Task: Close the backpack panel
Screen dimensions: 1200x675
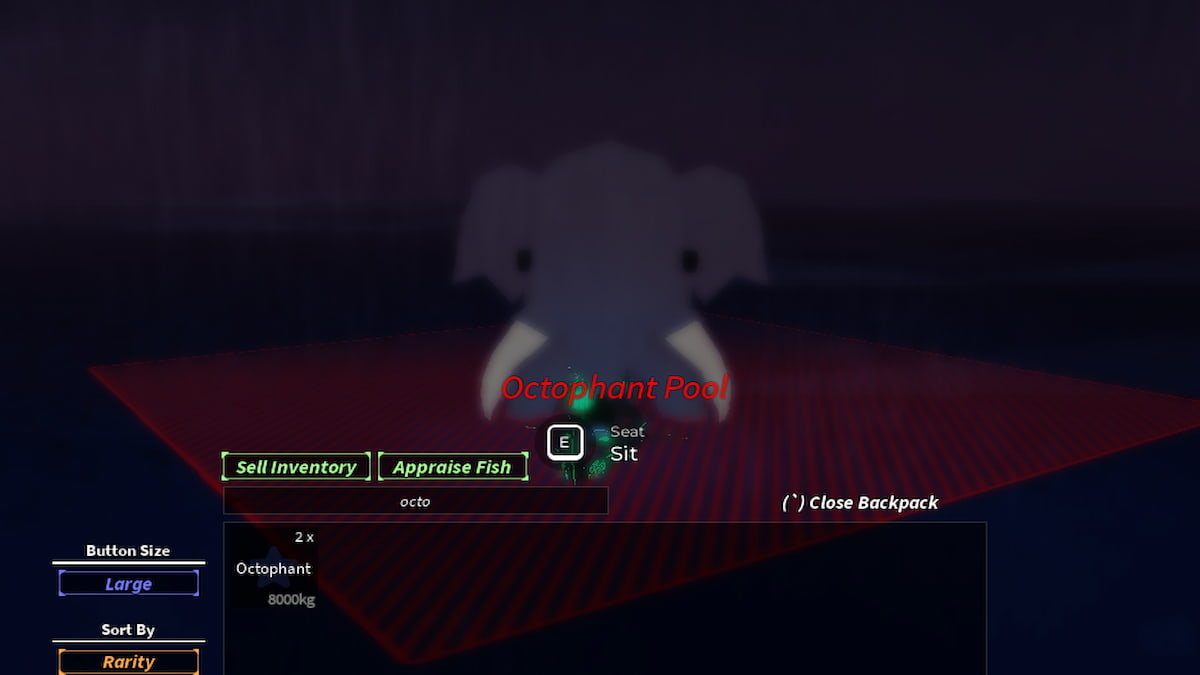Action: pyautogui.click(x=860, y=502)
